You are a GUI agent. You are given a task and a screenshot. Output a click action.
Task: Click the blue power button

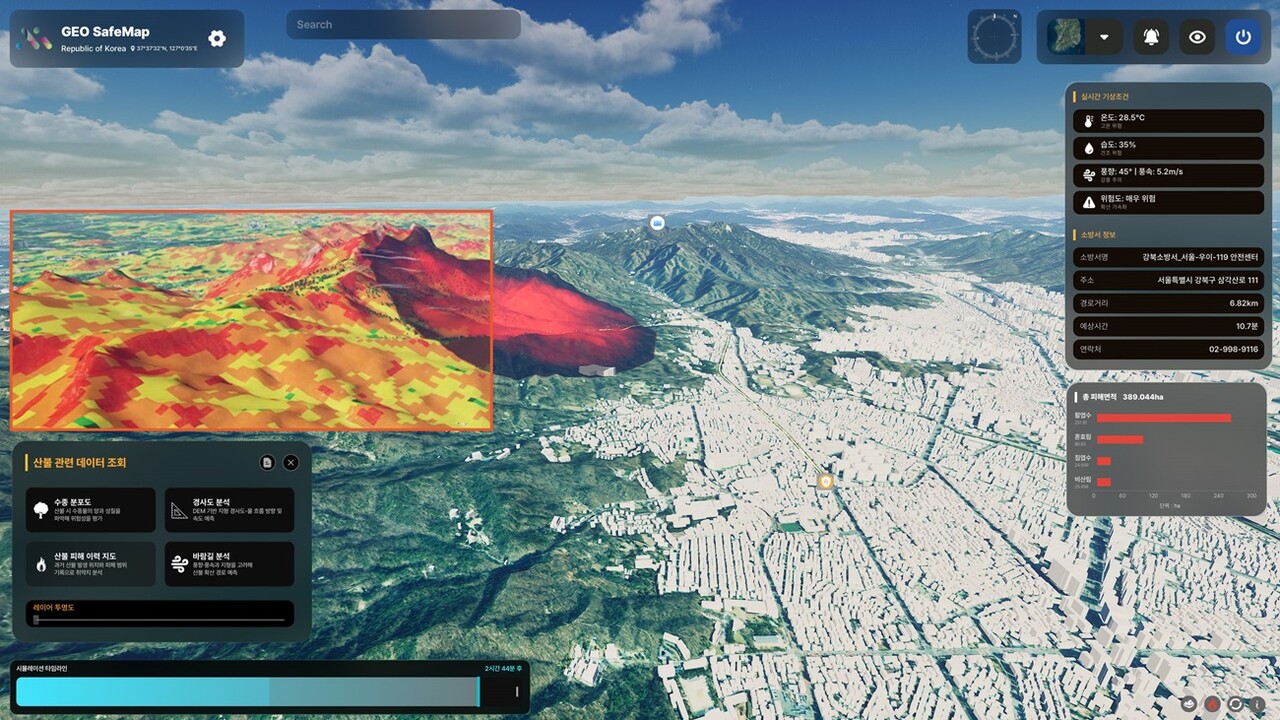click(1243, 37)
